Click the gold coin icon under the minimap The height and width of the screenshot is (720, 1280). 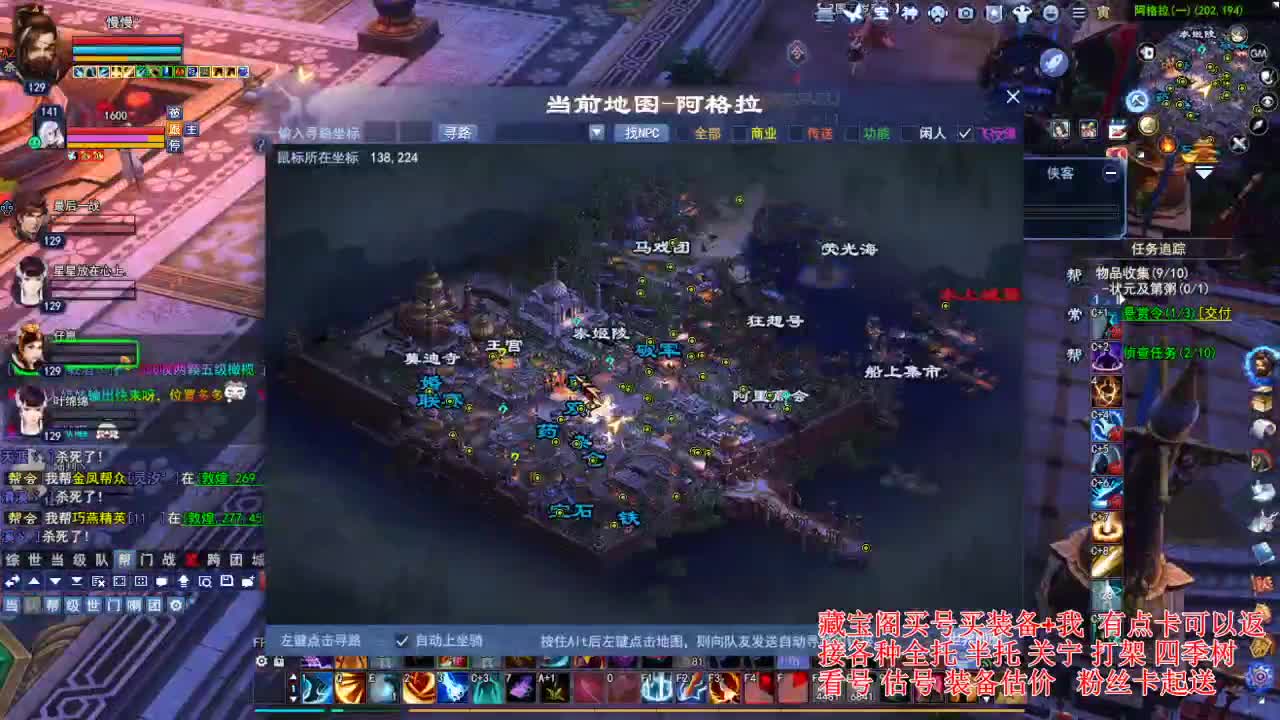pos(1148,126)
